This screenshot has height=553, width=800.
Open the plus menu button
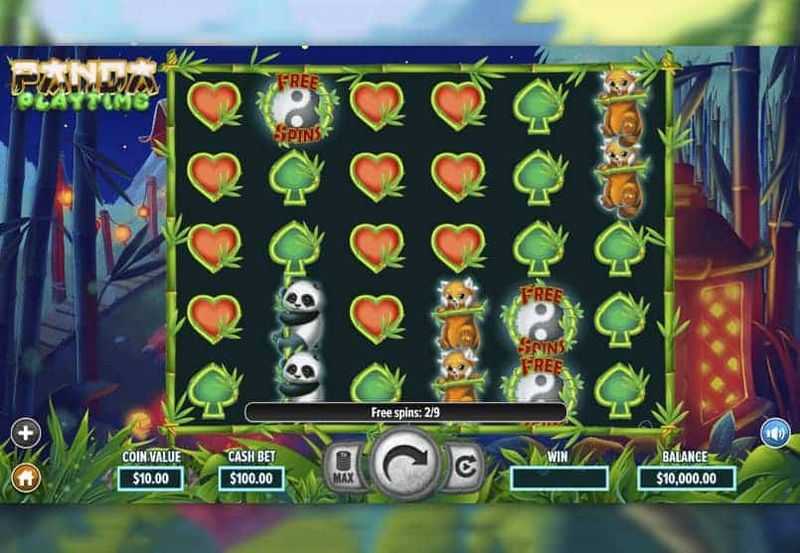(x=26, y=433)
